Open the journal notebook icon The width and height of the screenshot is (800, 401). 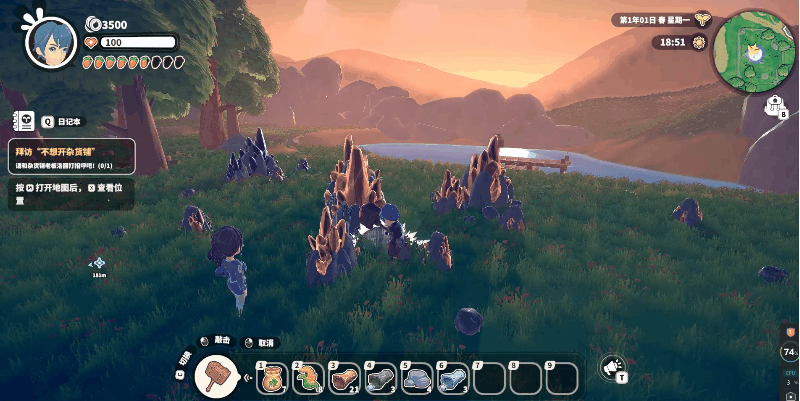(22, 121)
